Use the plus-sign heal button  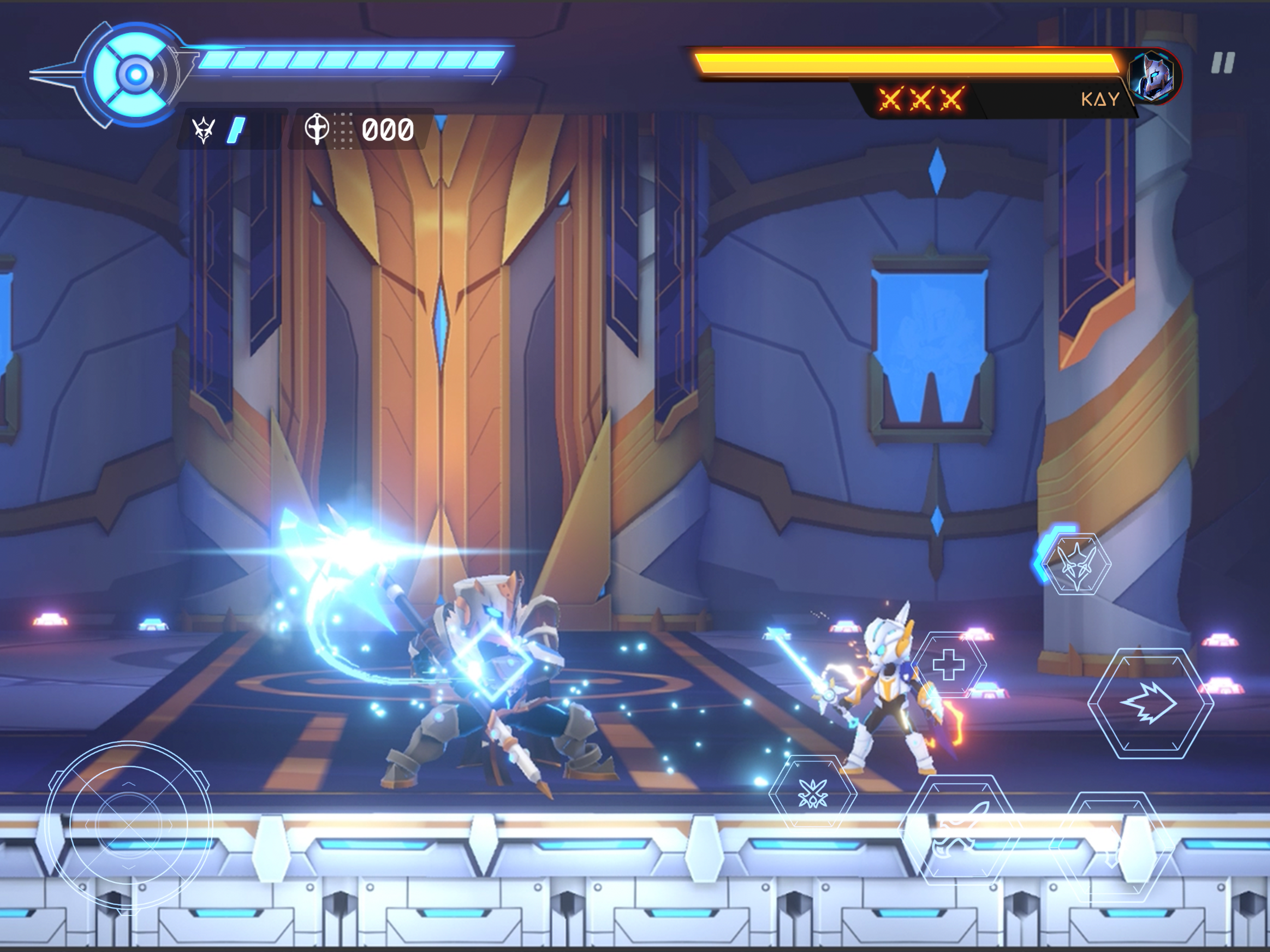[x=948, y=665]
